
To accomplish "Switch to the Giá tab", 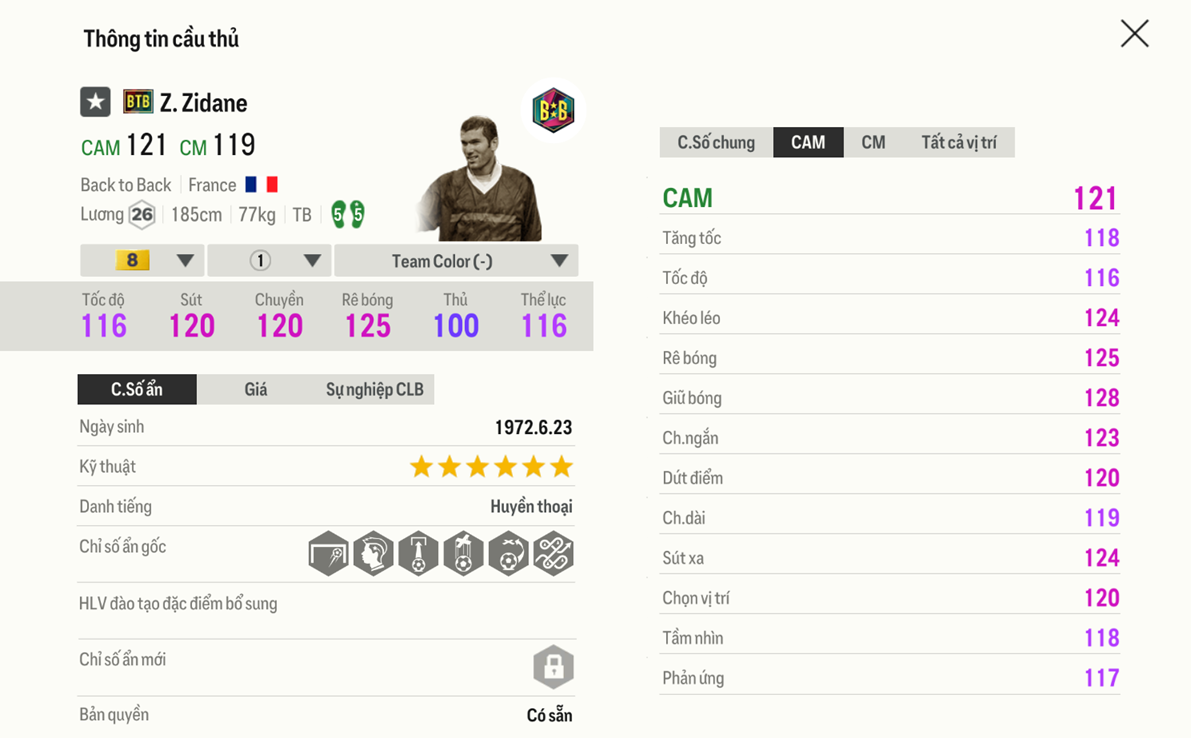I will 256,389.
